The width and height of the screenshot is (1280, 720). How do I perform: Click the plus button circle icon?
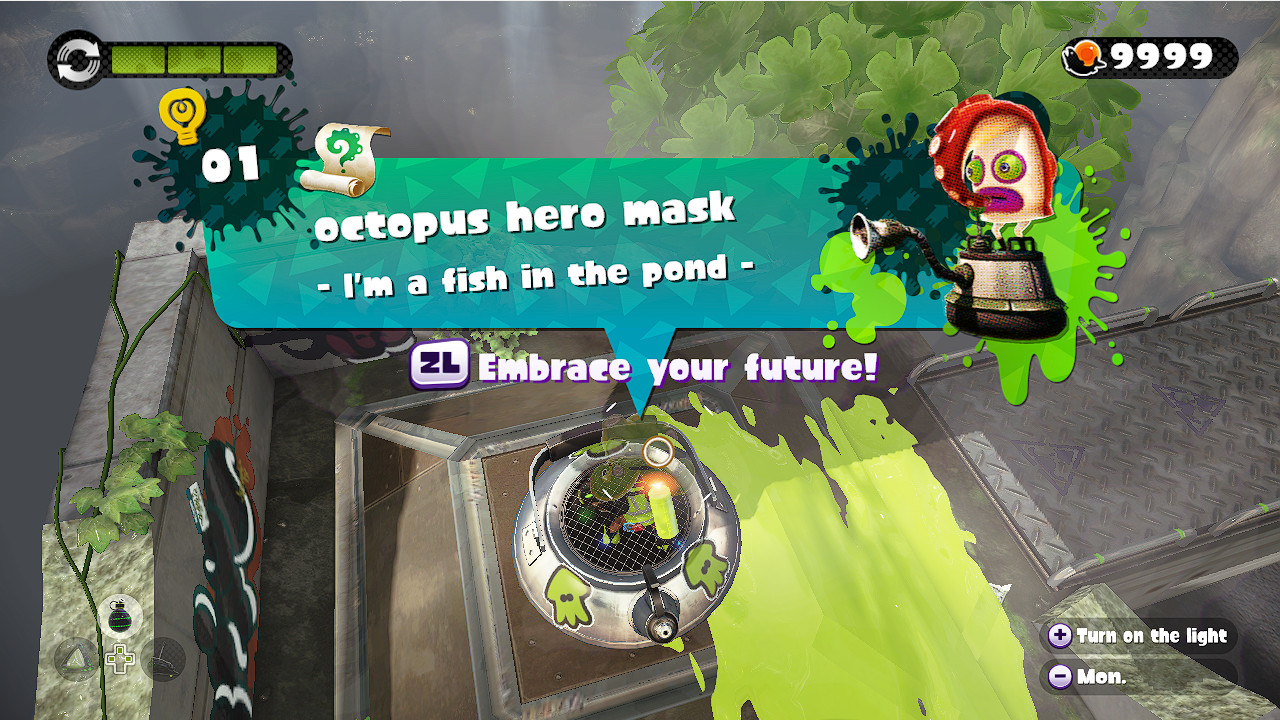coord(1058,636)
